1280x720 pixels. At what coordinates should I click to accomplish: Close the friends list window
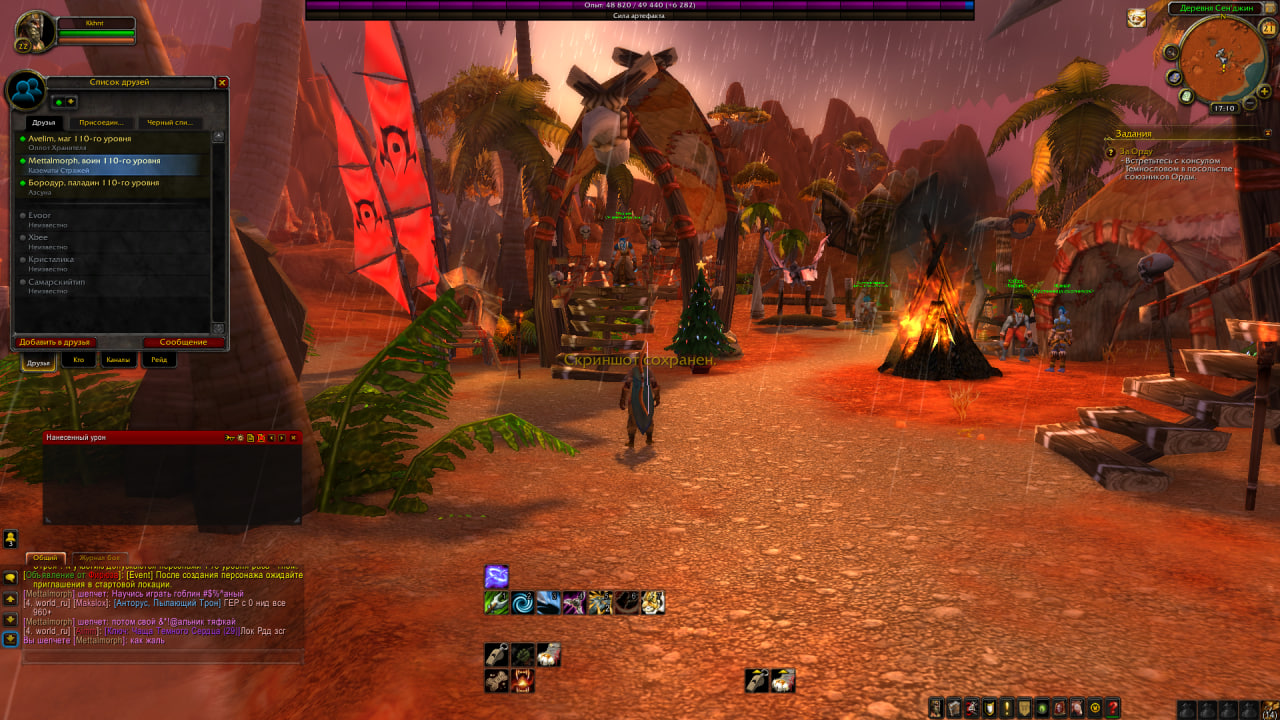point(222,83)
